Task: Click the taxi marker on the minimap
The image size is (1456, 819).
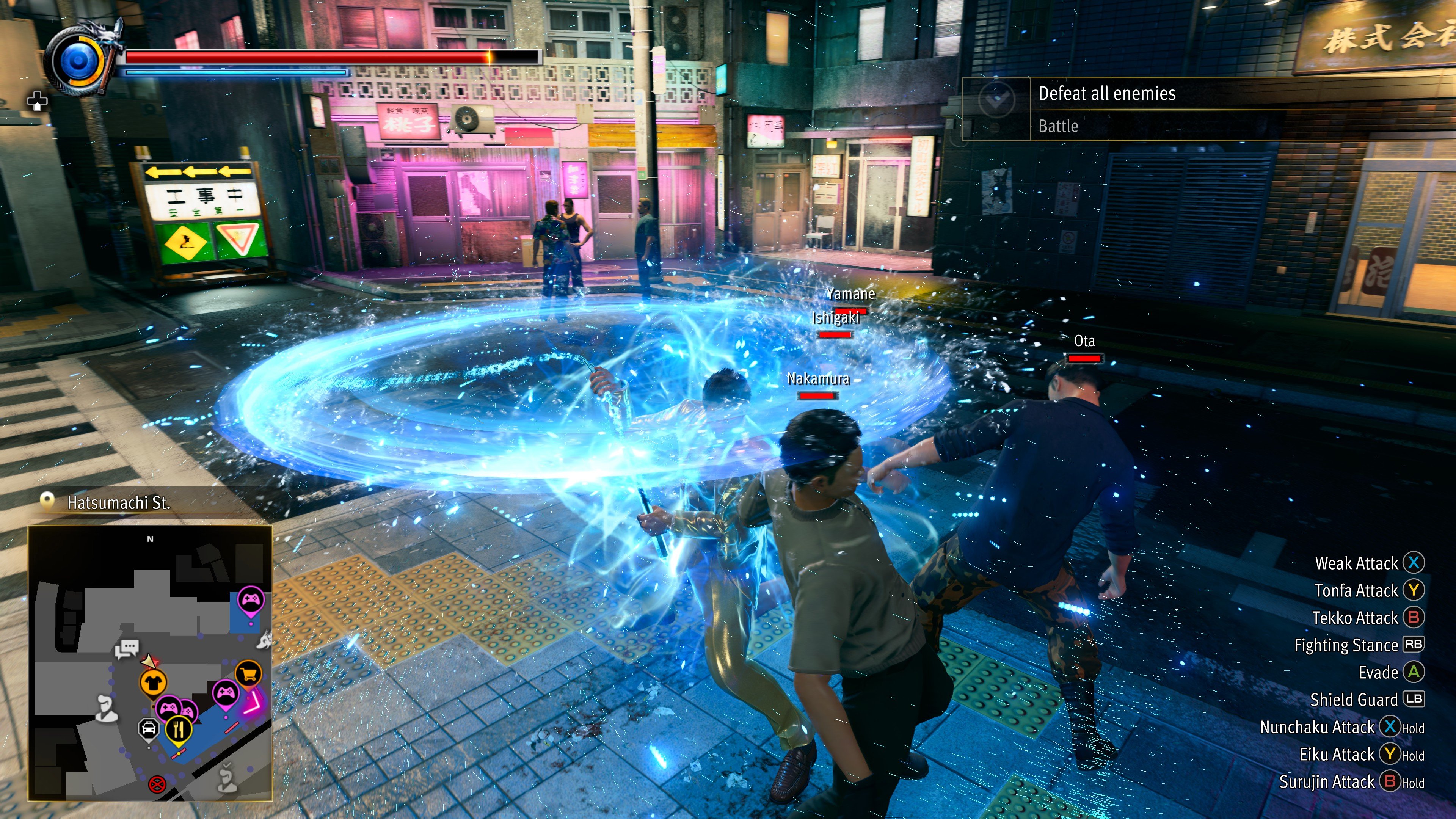Action: pyautogui.click(x=149, y=729)
